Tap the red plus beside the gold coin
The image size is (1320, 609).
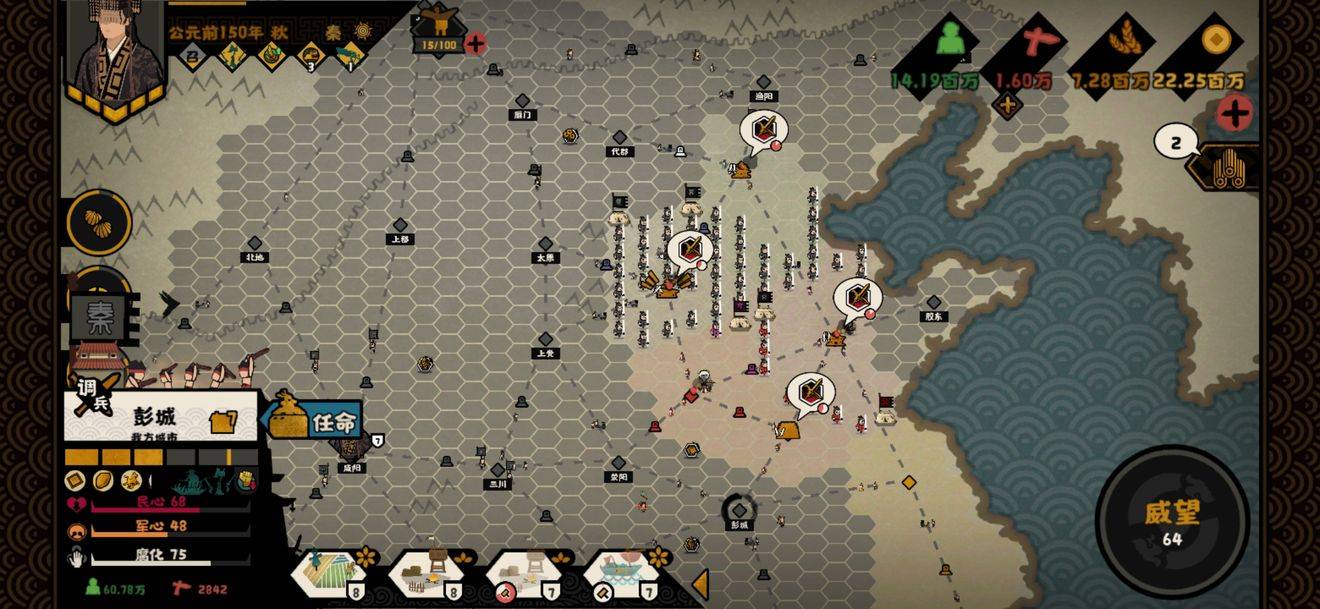(x=1234, y=113)
